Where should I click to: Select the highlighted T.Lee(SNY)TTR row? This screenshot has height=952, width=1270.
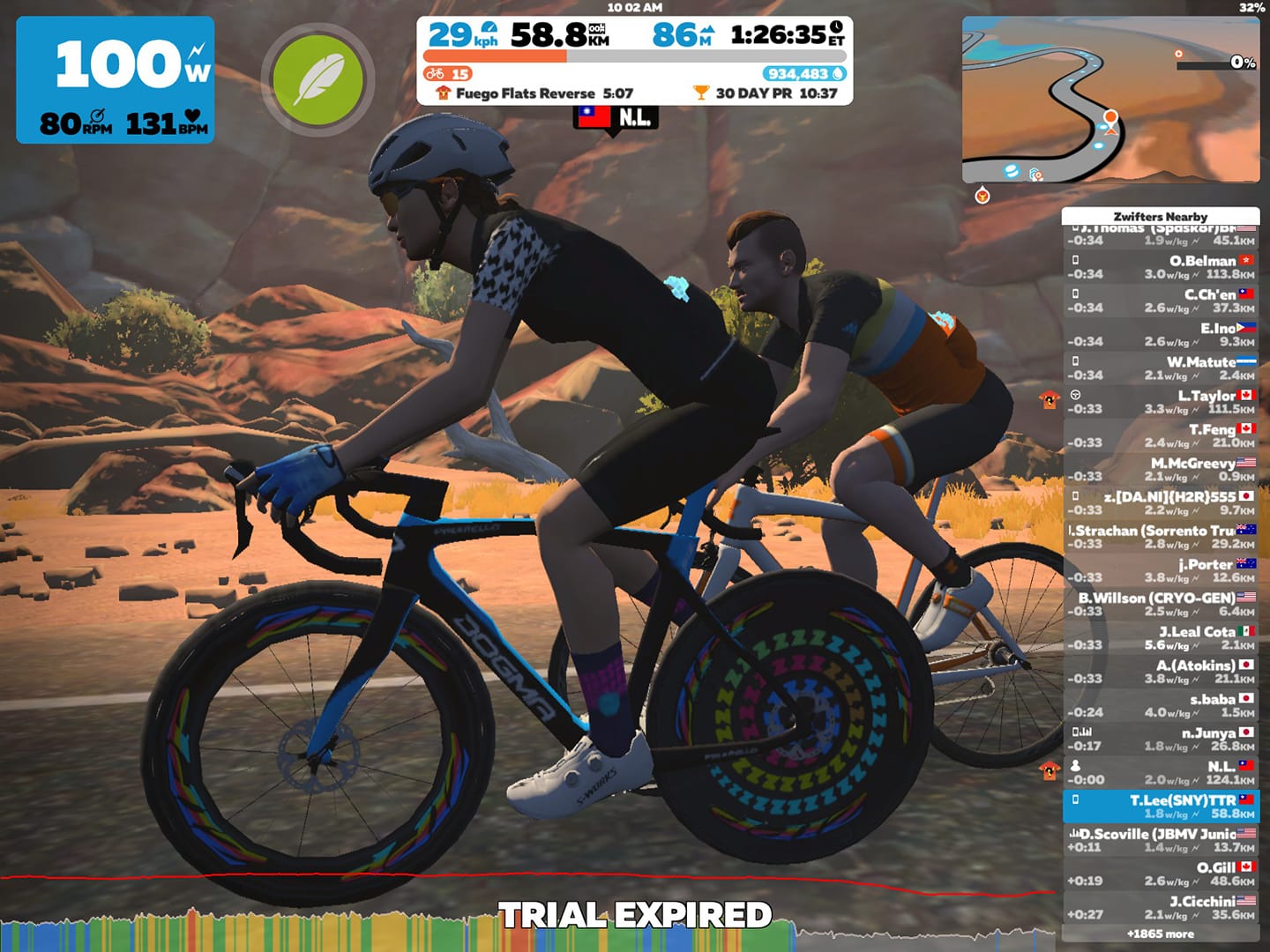[1161, 806]
